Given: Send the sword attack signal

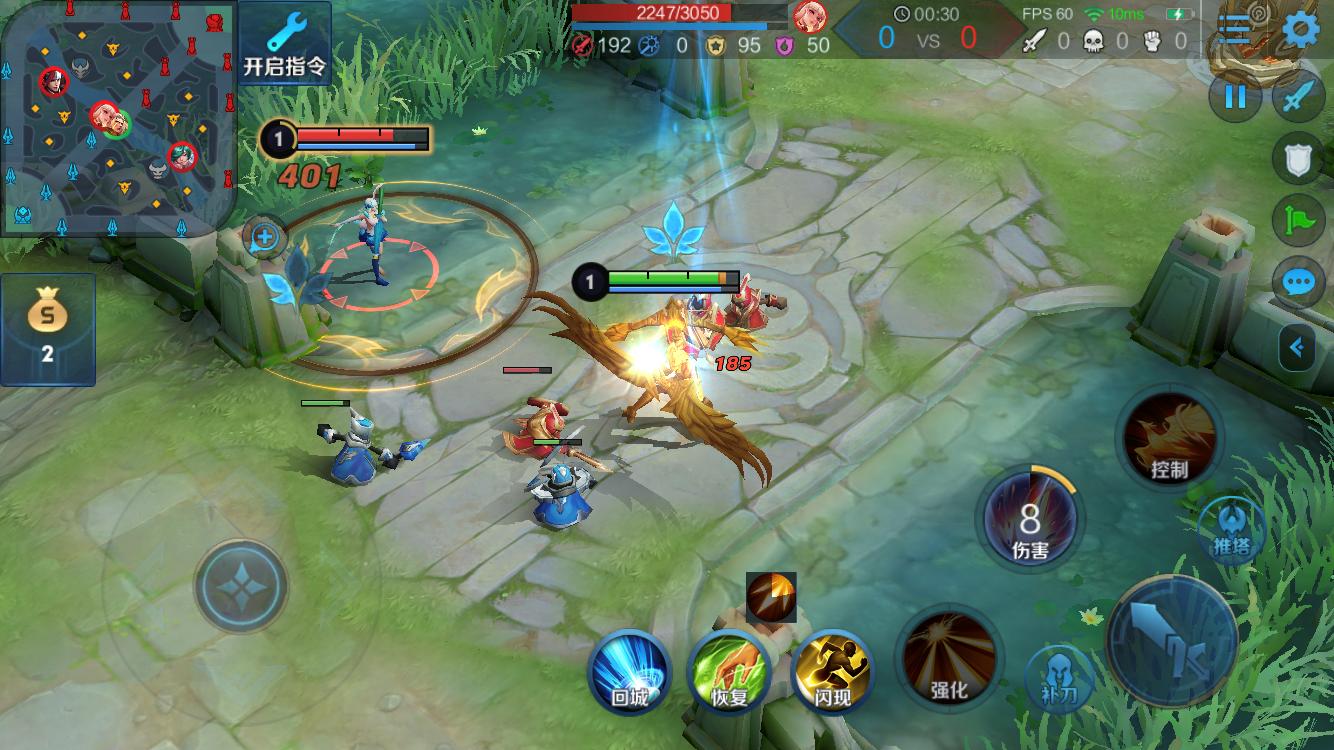Looking at the screenshot, I should 1298,97.
